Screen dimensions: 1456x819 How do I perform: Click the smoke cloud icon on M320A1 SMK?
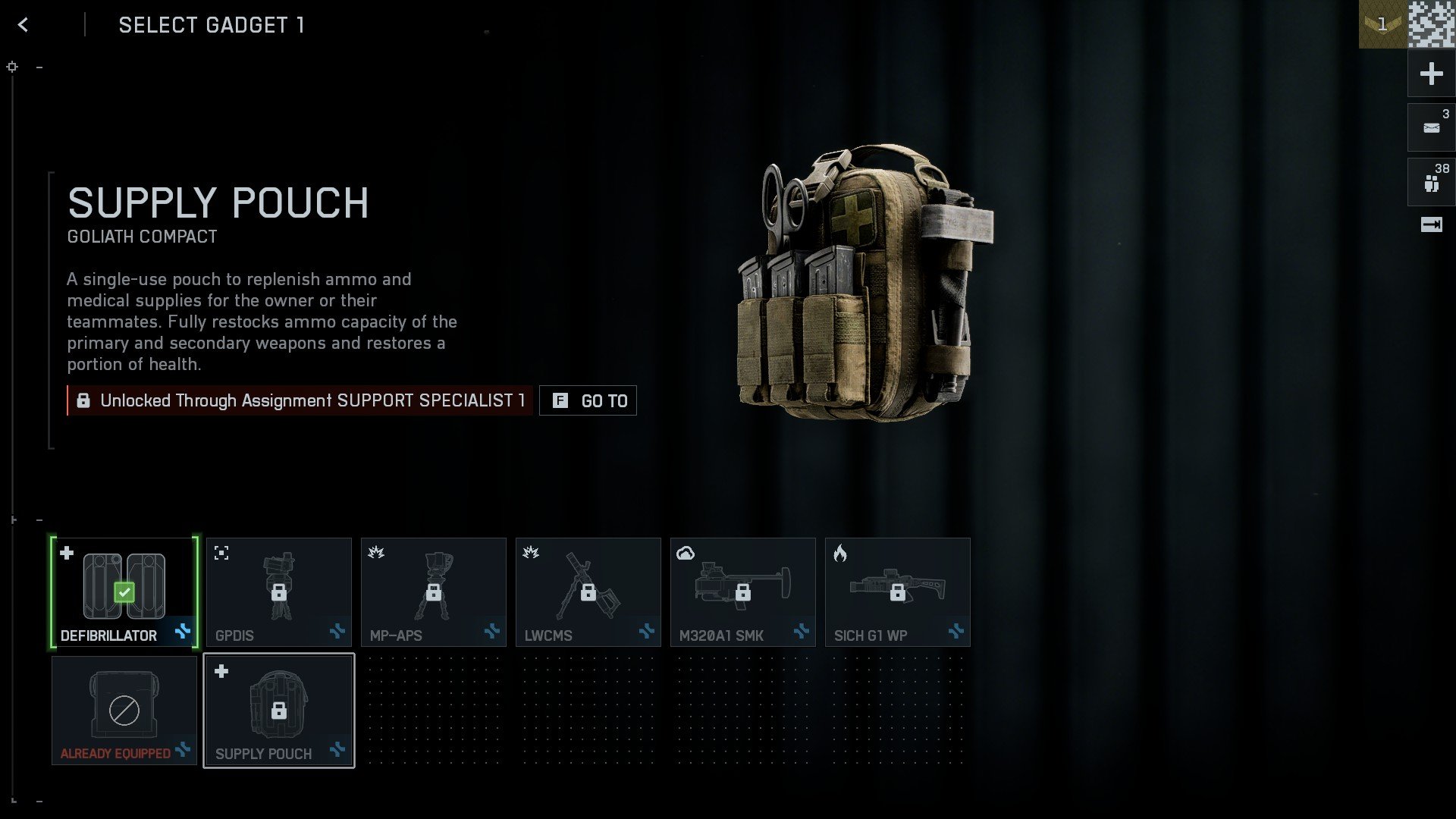tap(685, 554)
